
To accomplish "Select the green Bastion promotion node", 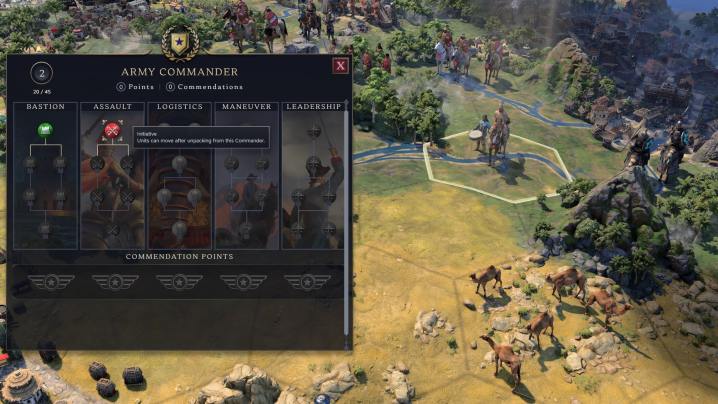I will point(45,130).
